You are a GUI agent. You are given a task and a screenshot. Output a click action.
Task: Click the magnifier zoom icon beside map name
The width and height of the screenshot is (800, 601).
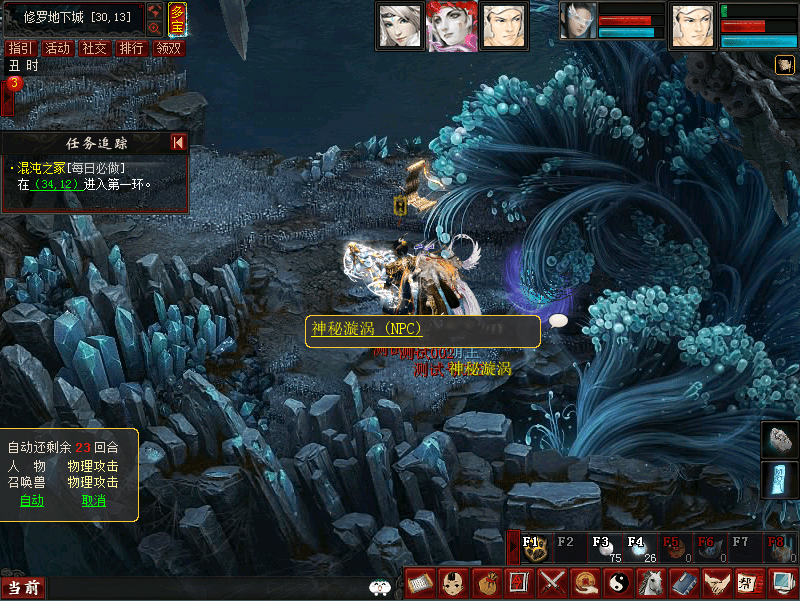tap(154, 29)
